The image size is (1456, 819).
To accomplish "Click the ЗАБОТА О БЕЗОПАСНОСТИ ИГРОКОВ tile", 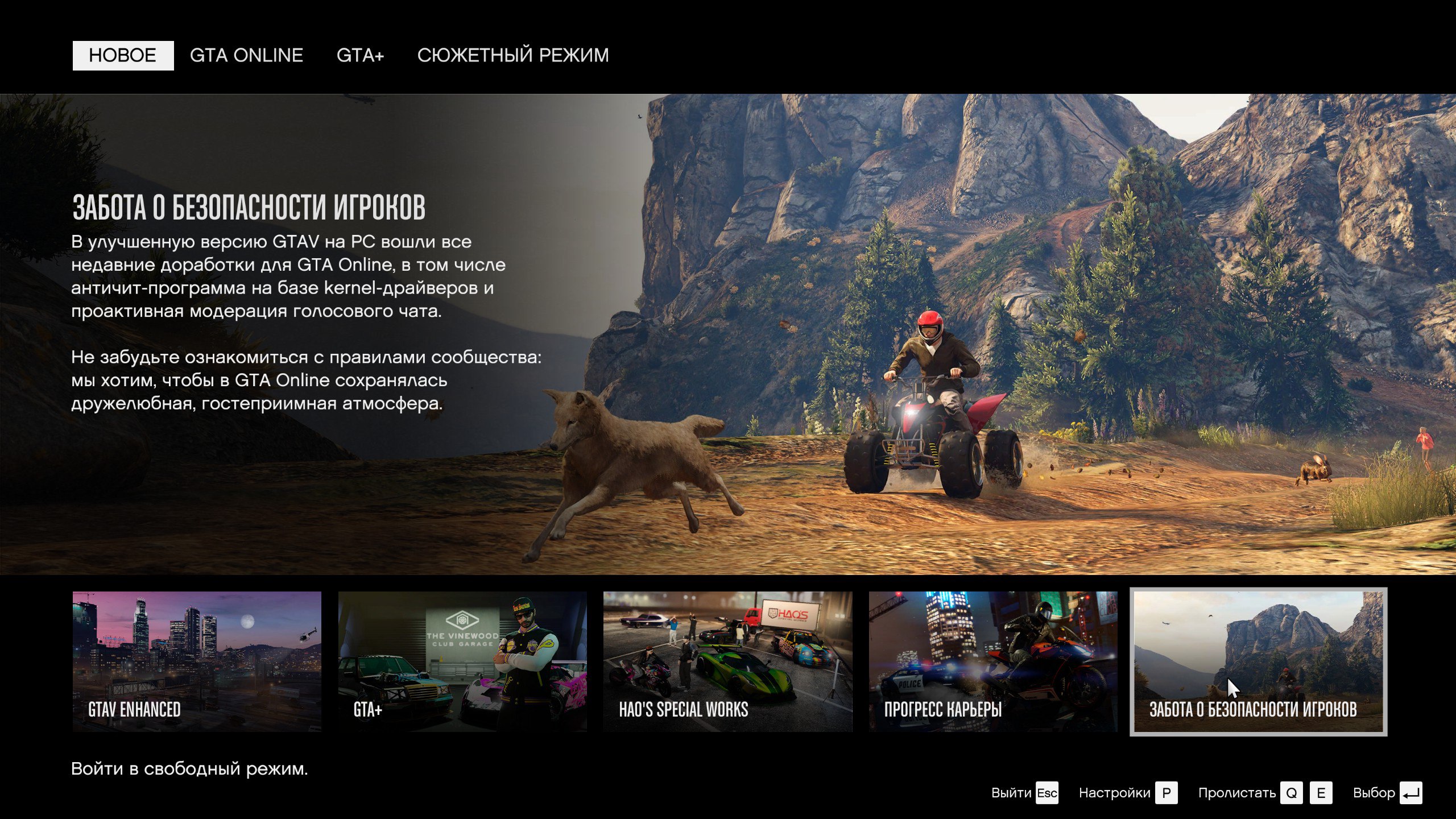I will (1258, 661).
